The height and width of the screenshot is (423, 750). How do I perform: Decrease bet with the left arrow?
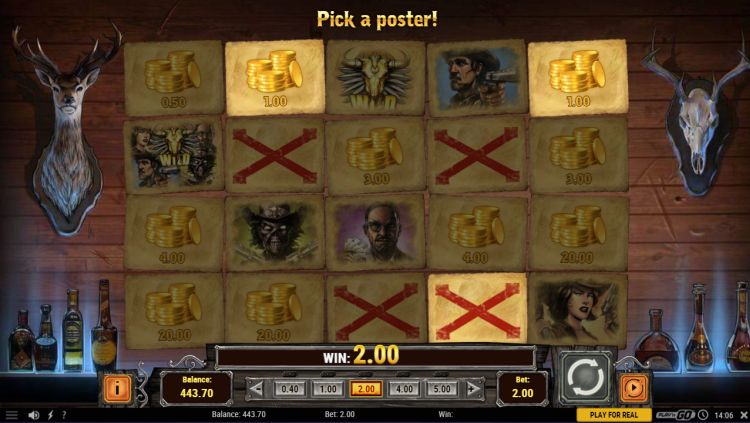click(257, 389)
